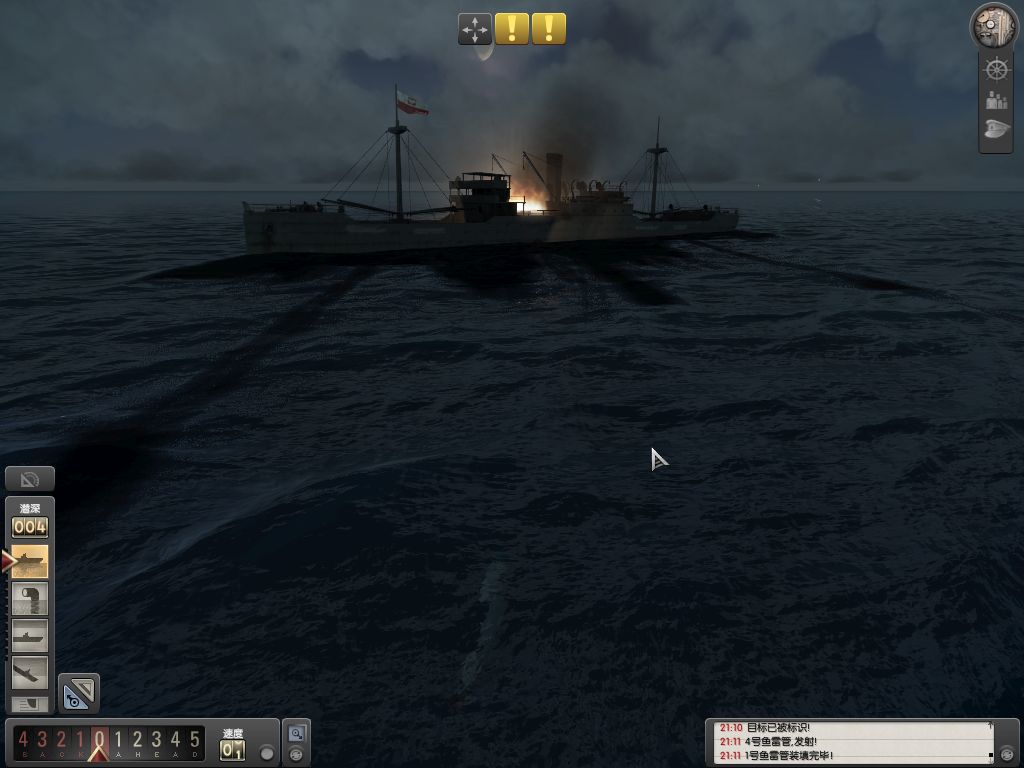Toggle the crossed-out protractor button
Screen dimensions: 1024x768
29,480
